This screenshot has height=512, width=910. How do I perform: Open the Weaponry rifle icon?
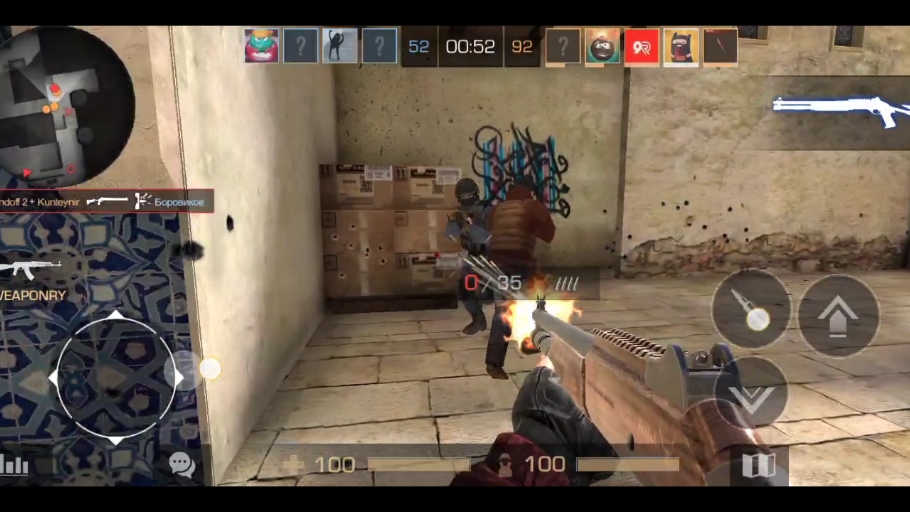(31, 268)
